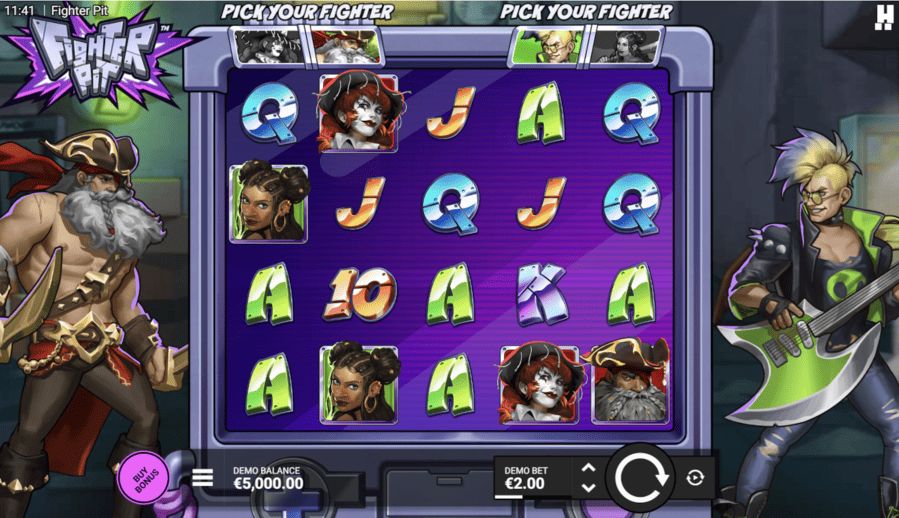
Task: Click the Hacksaw logo in the corner
Action: [x=883, y=16]
